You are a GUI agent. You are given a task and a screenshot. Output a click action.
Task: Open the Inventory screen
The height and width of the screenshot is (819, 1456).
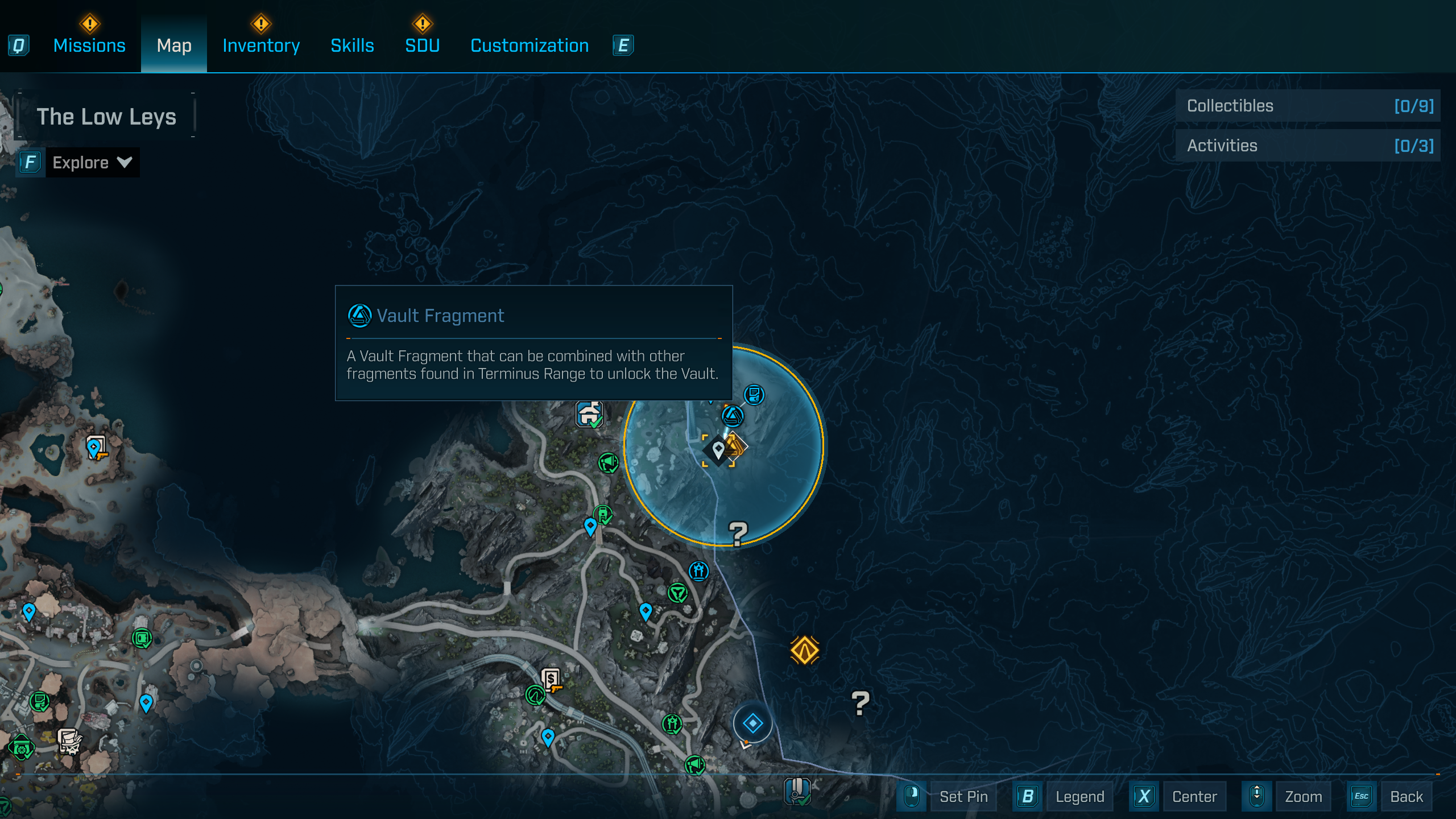[261, 45]
